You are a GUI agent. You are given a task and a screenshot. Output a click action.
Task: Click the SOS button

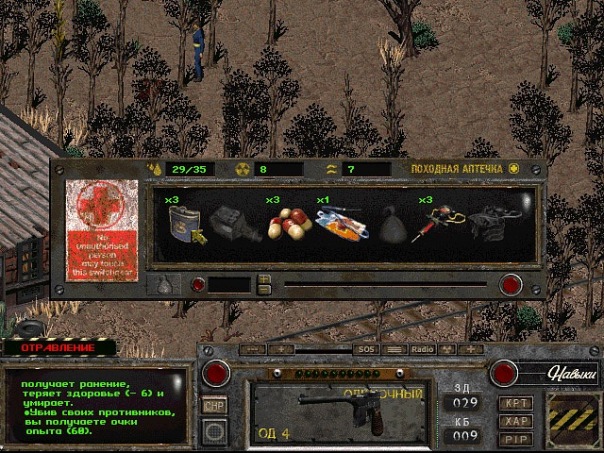coord(367,349)
